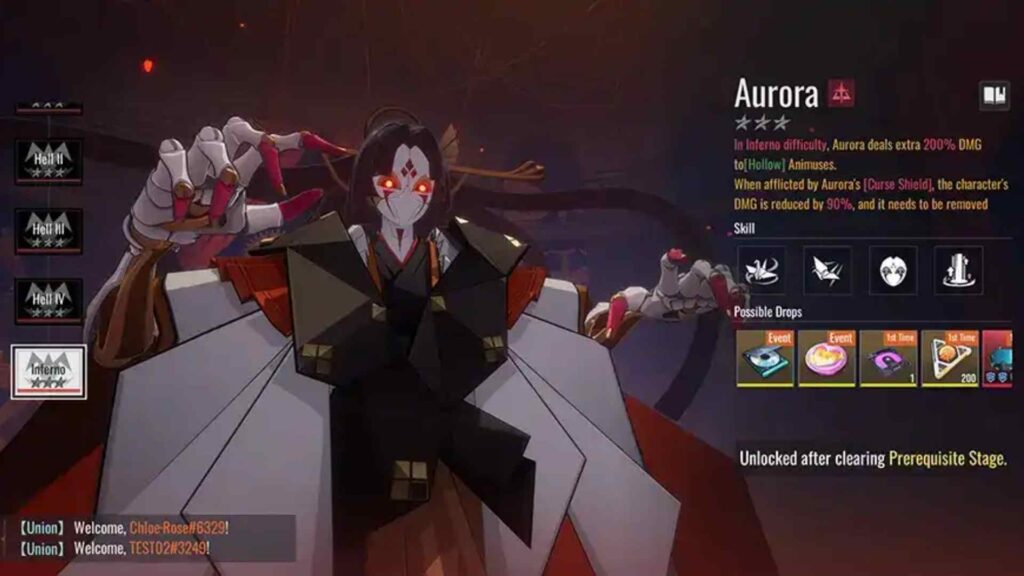Select the Hell II difficulty tile
This screenshot has width=1024, height=576.
48,161
